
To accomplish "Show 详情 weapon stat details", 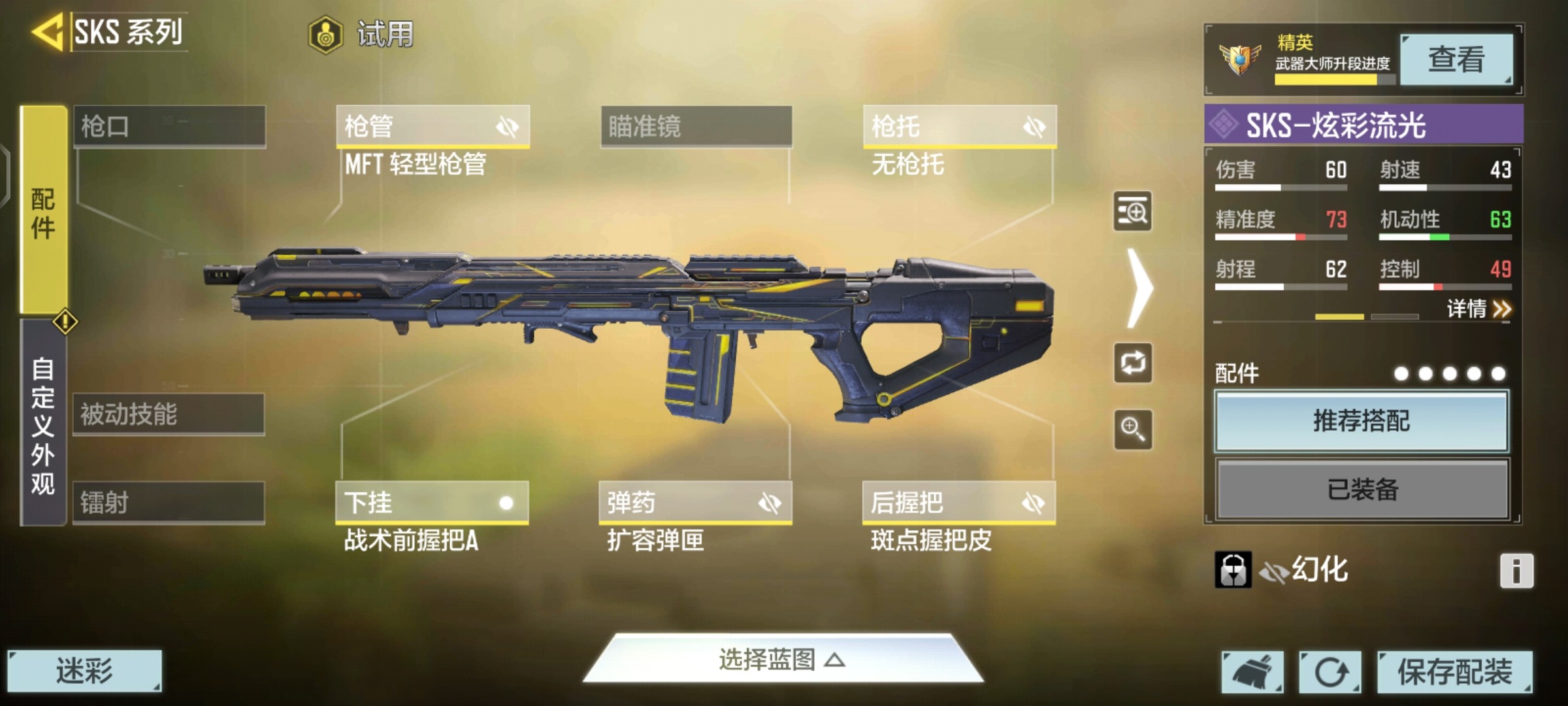I will pyautogui.click(x=1478, y=309).
